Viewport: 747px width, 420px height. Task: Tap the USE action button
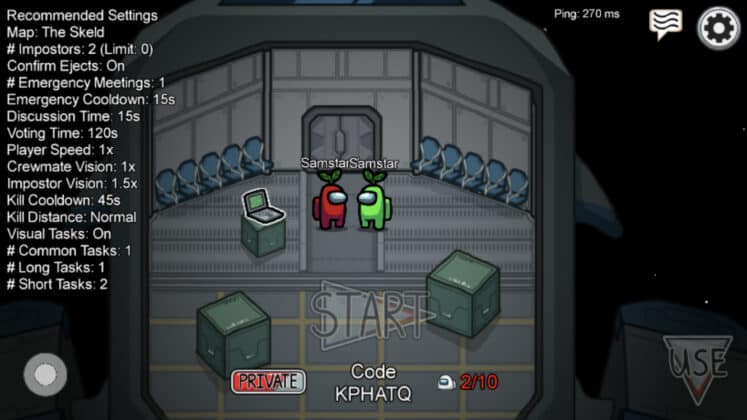click(696, 366)
